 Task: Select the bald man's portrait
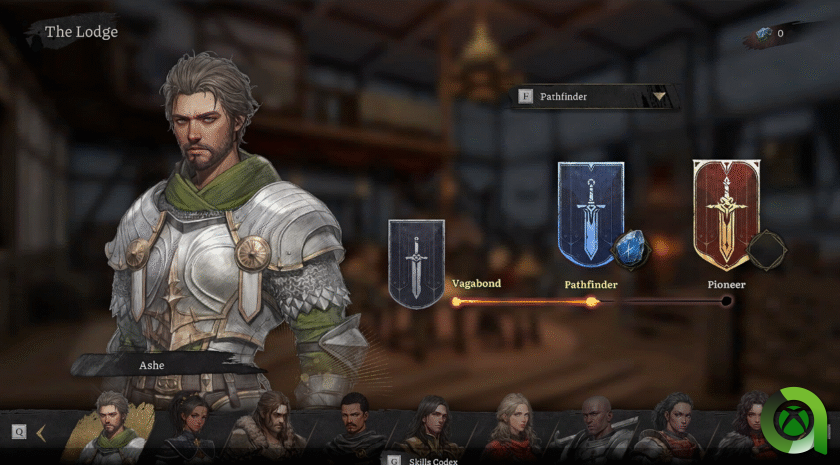click(x=596, y=428)
